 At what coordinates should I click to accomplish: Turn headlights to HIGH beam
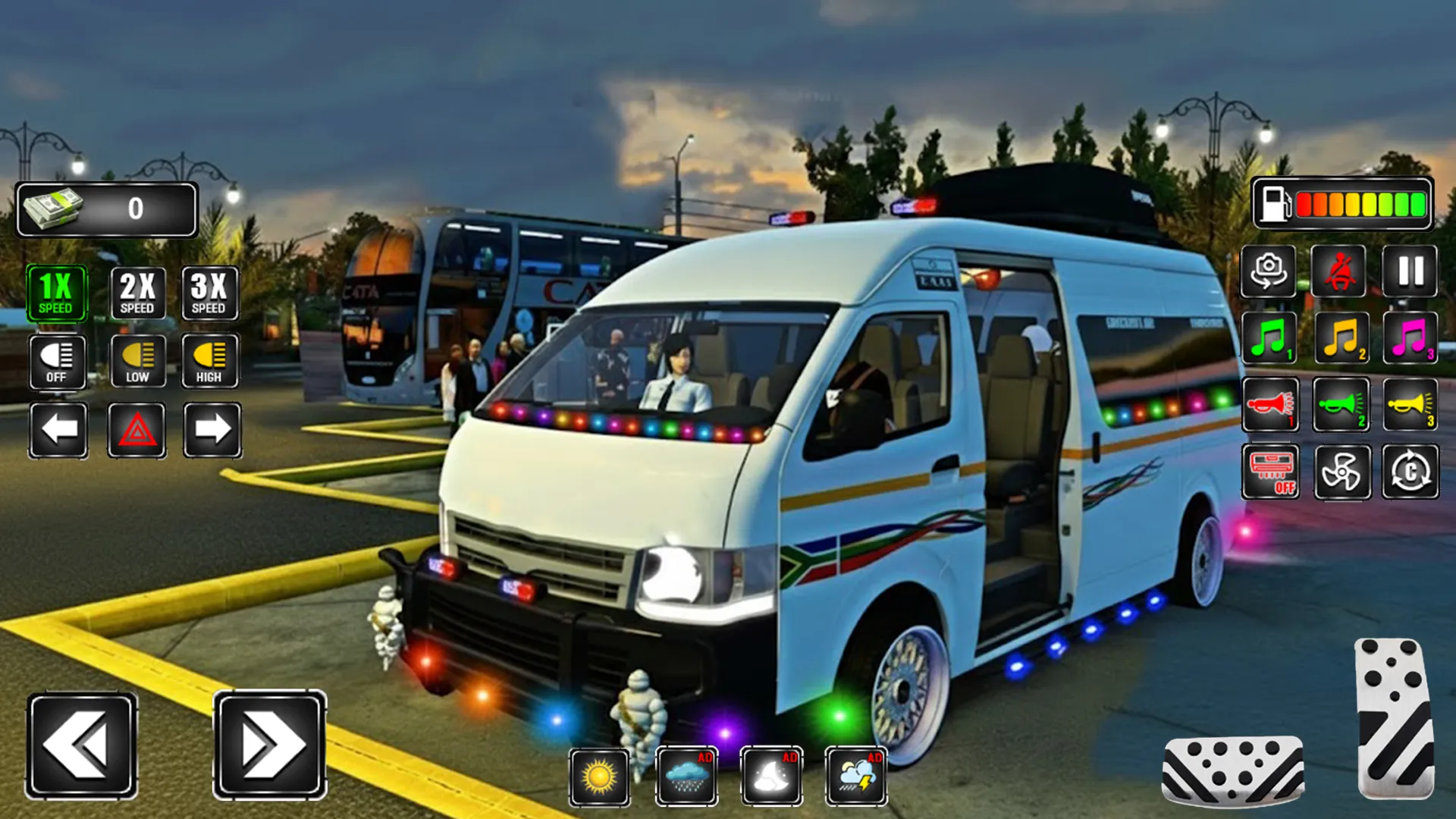click(210, 360)
